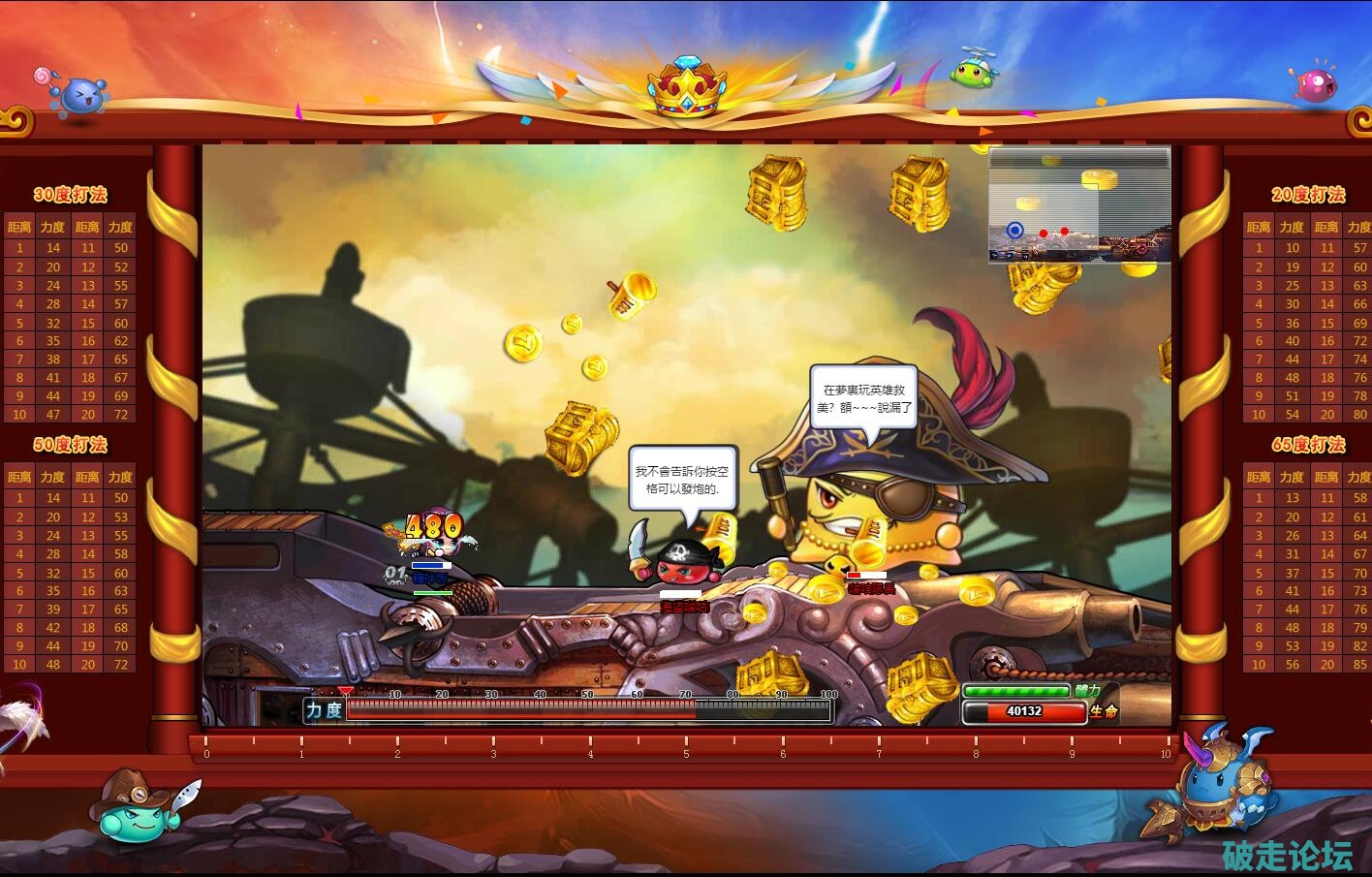Click the 力度 power gauge bar
Image resolution: width=1372 pixels, height=877 pixels.
click(x=587, y=710)
